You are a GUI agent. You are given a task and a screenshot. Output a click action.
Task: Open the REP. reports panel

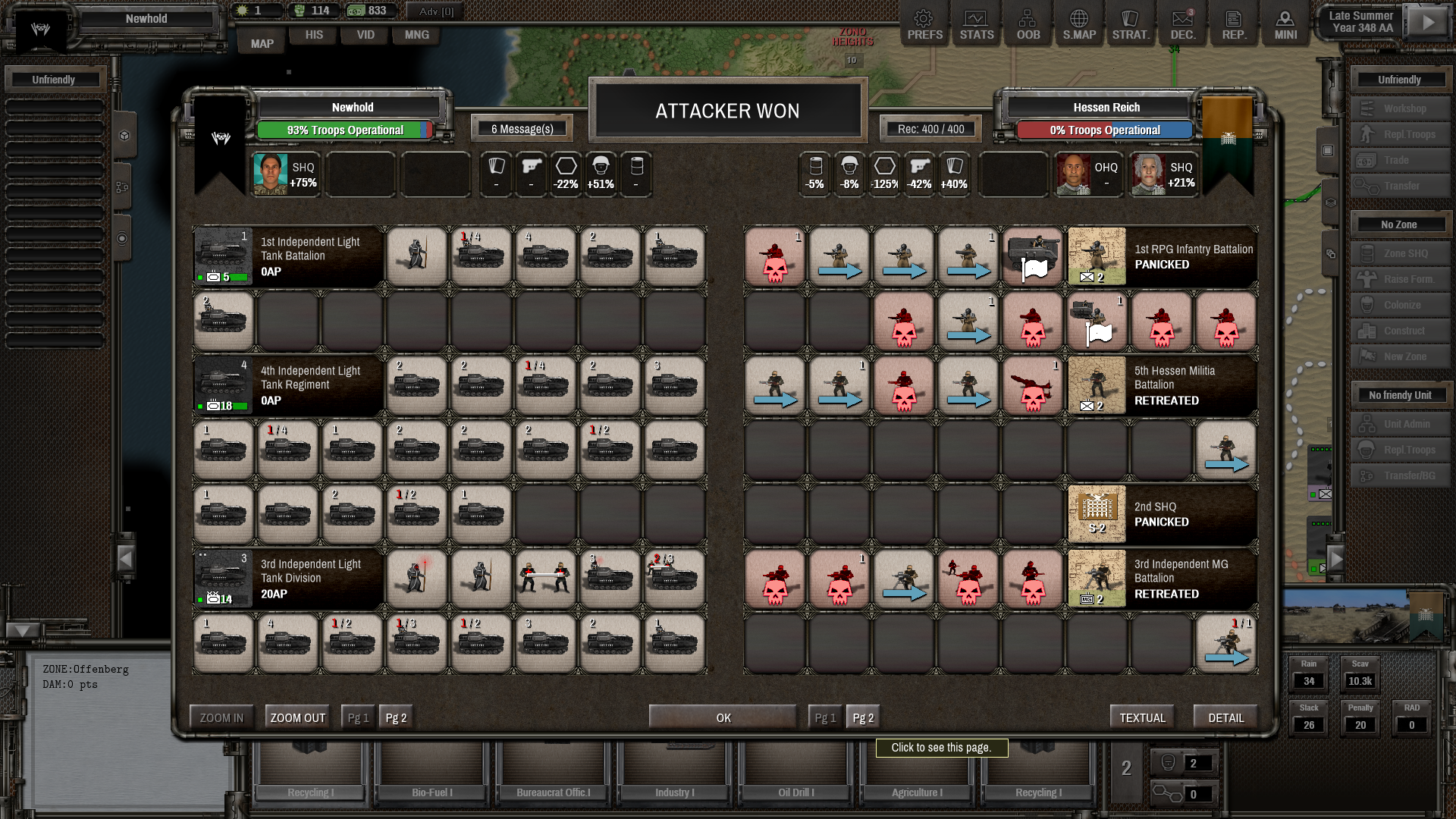click(1234, 25)
